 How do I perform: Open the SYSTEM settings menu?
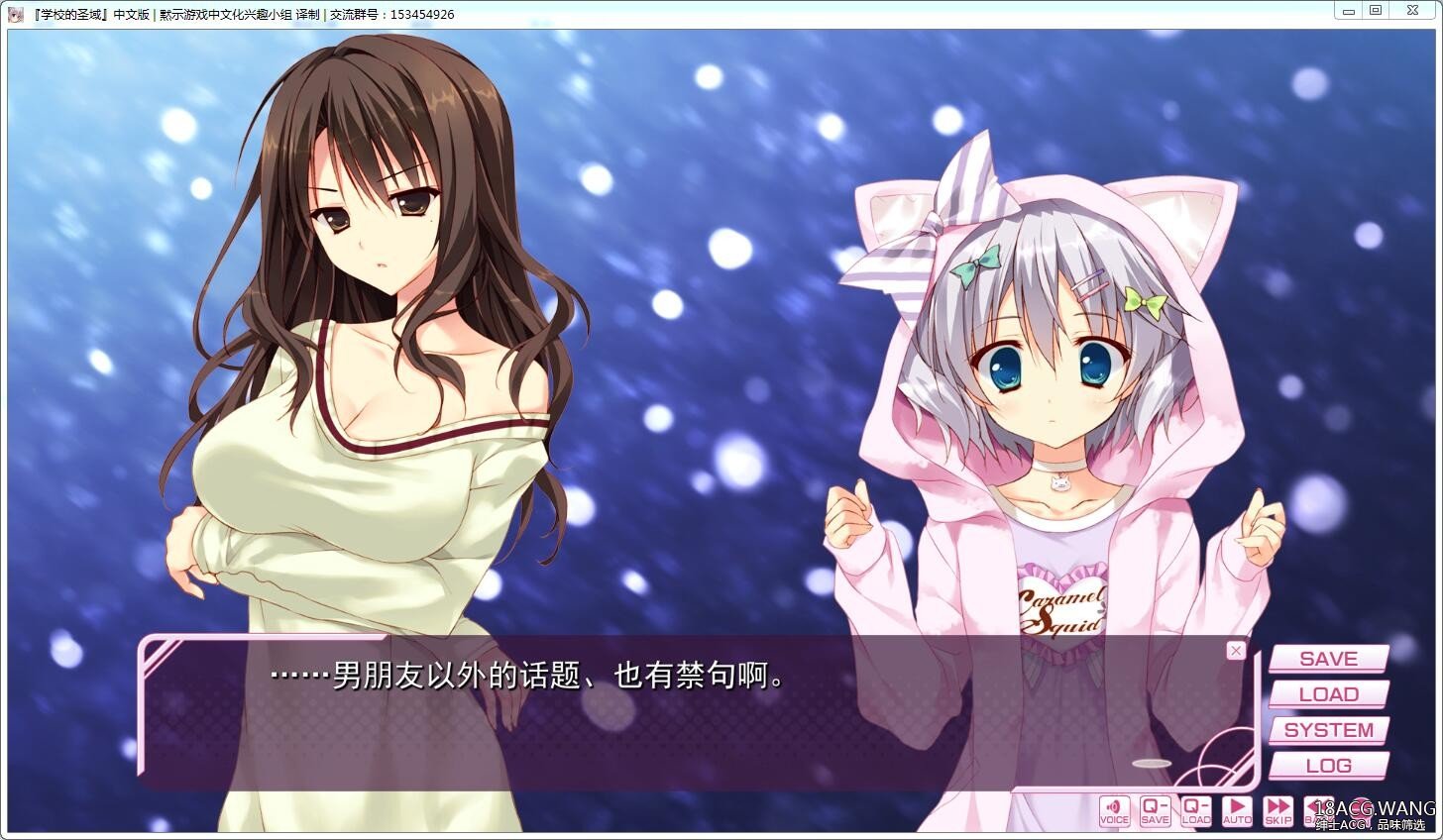[1327, 730]
